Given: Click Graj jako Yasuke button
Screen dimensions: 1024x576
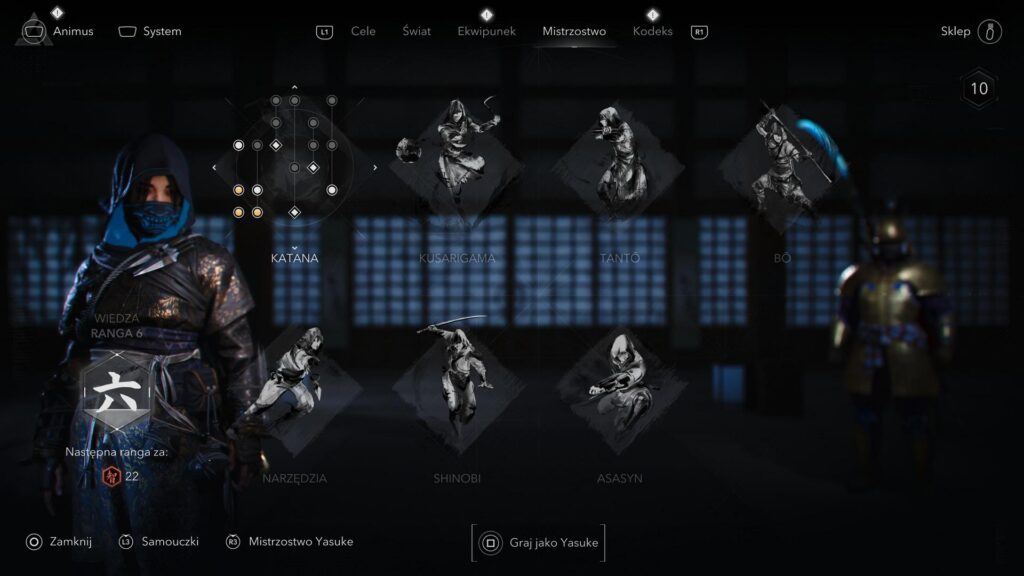Looking at the screenshot, I should (538, 543).
